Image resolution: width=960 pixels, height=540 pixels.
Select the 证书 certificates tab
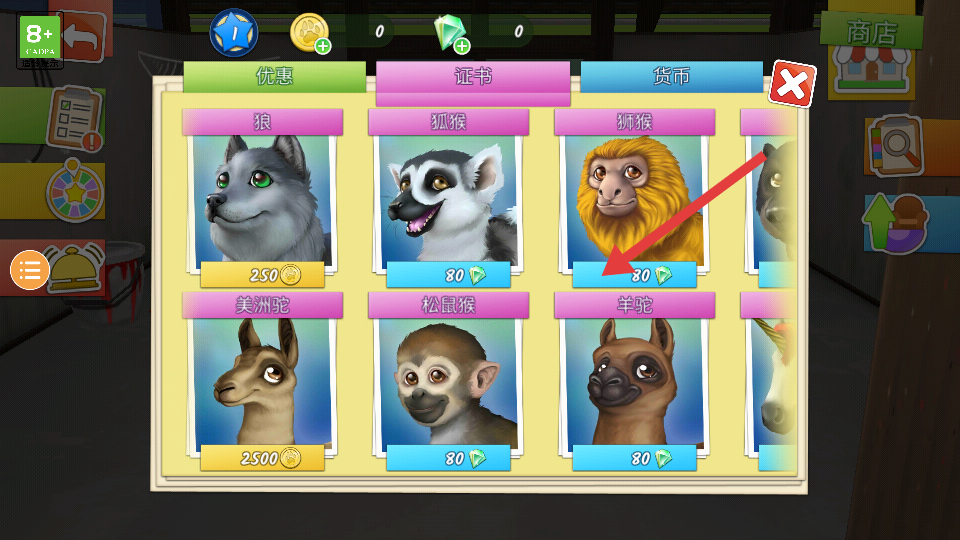[x=472, y=77]
